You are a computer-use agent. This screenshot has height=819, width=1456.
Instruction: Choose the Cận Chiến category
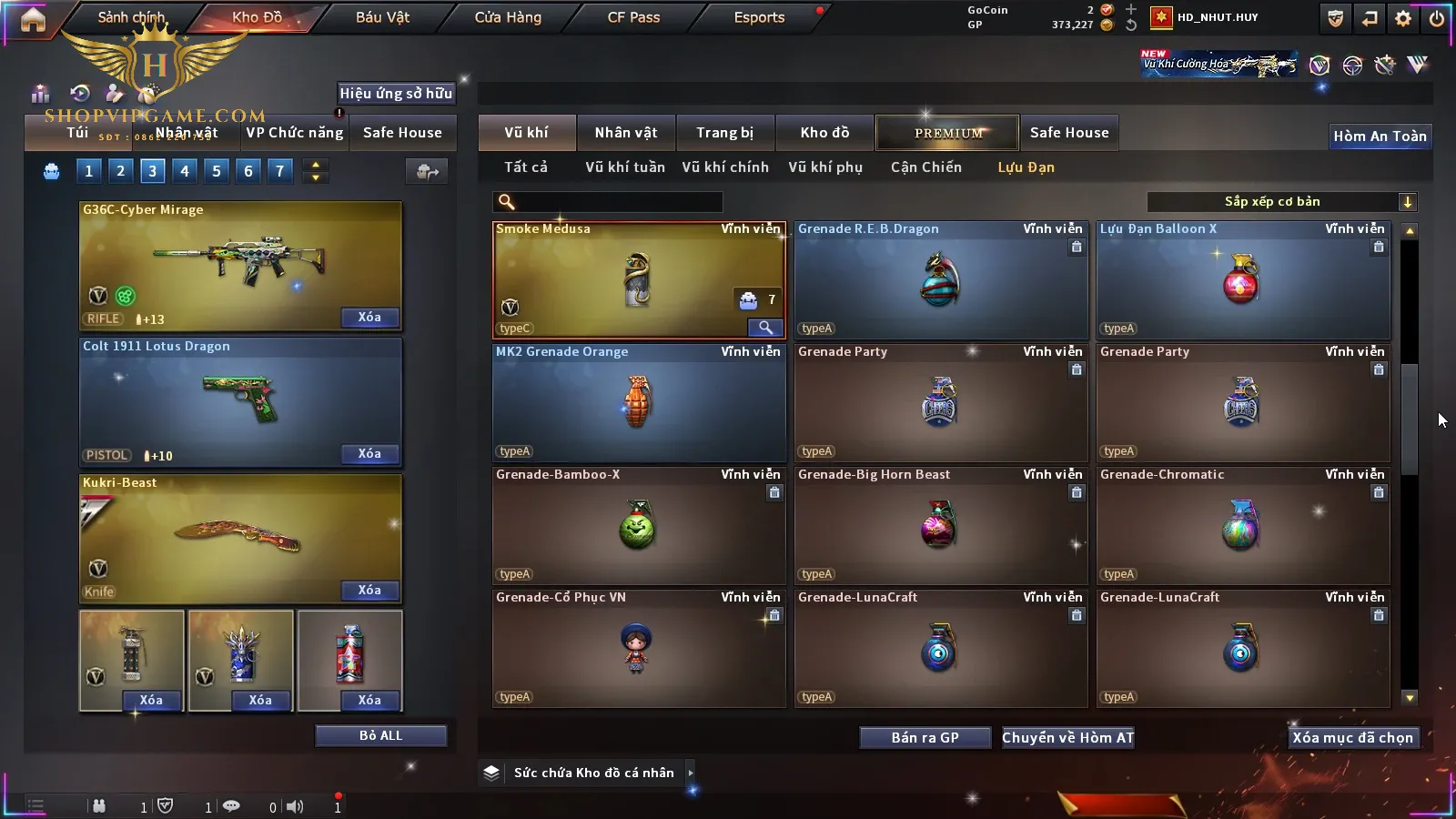point(925,167)
